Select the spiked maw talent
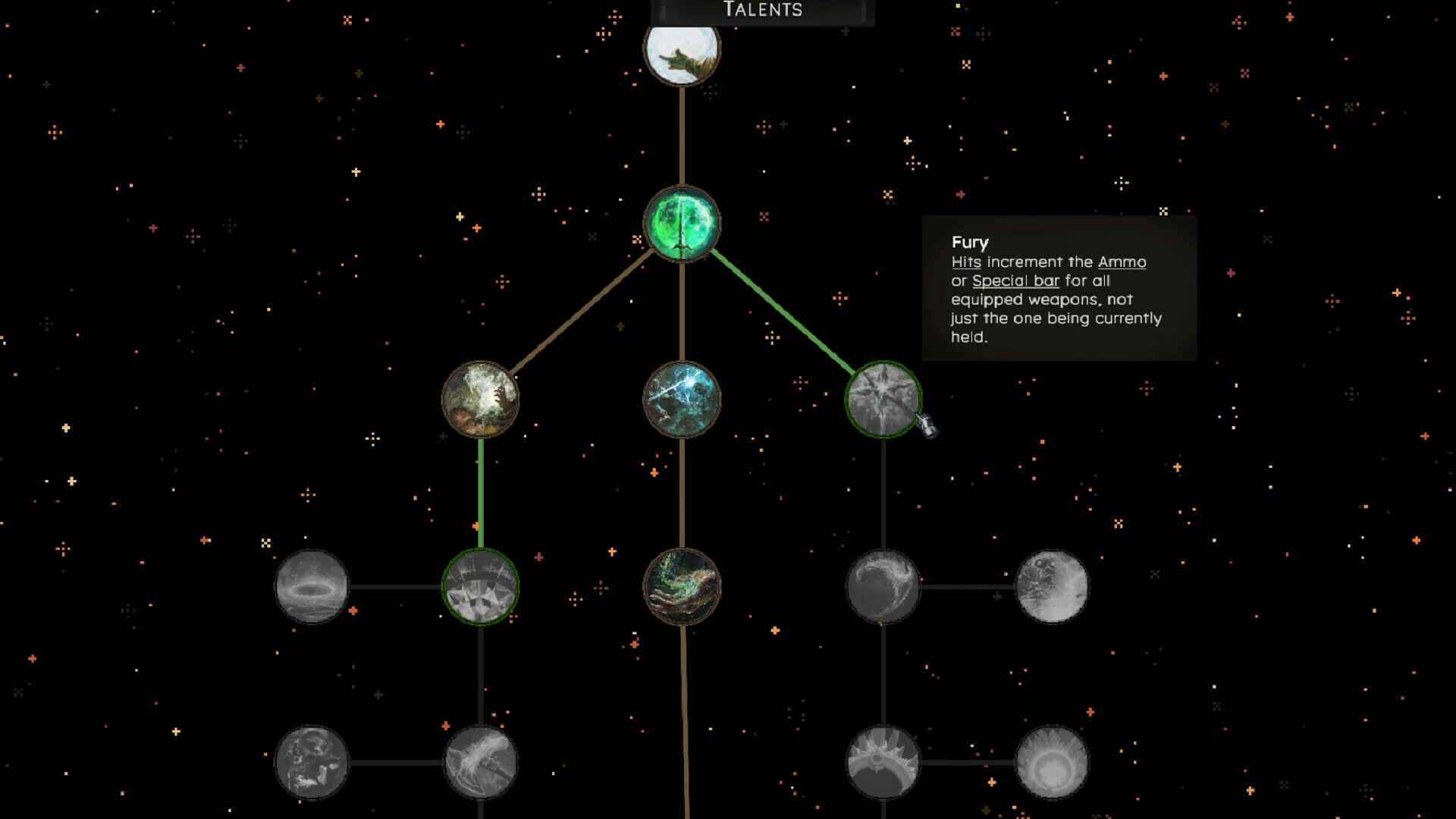 click(883, 766)
